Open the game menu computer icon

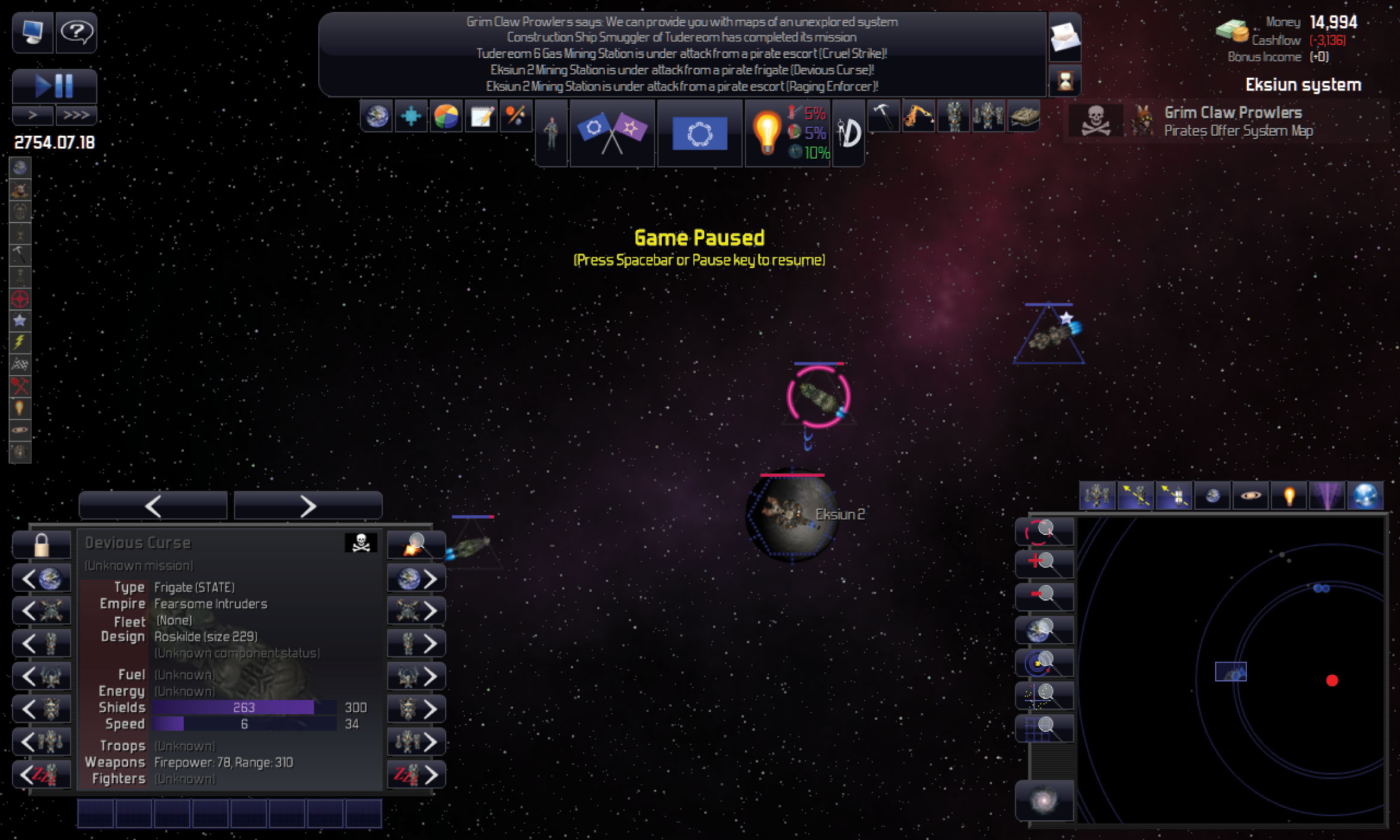tap(32, 32)
